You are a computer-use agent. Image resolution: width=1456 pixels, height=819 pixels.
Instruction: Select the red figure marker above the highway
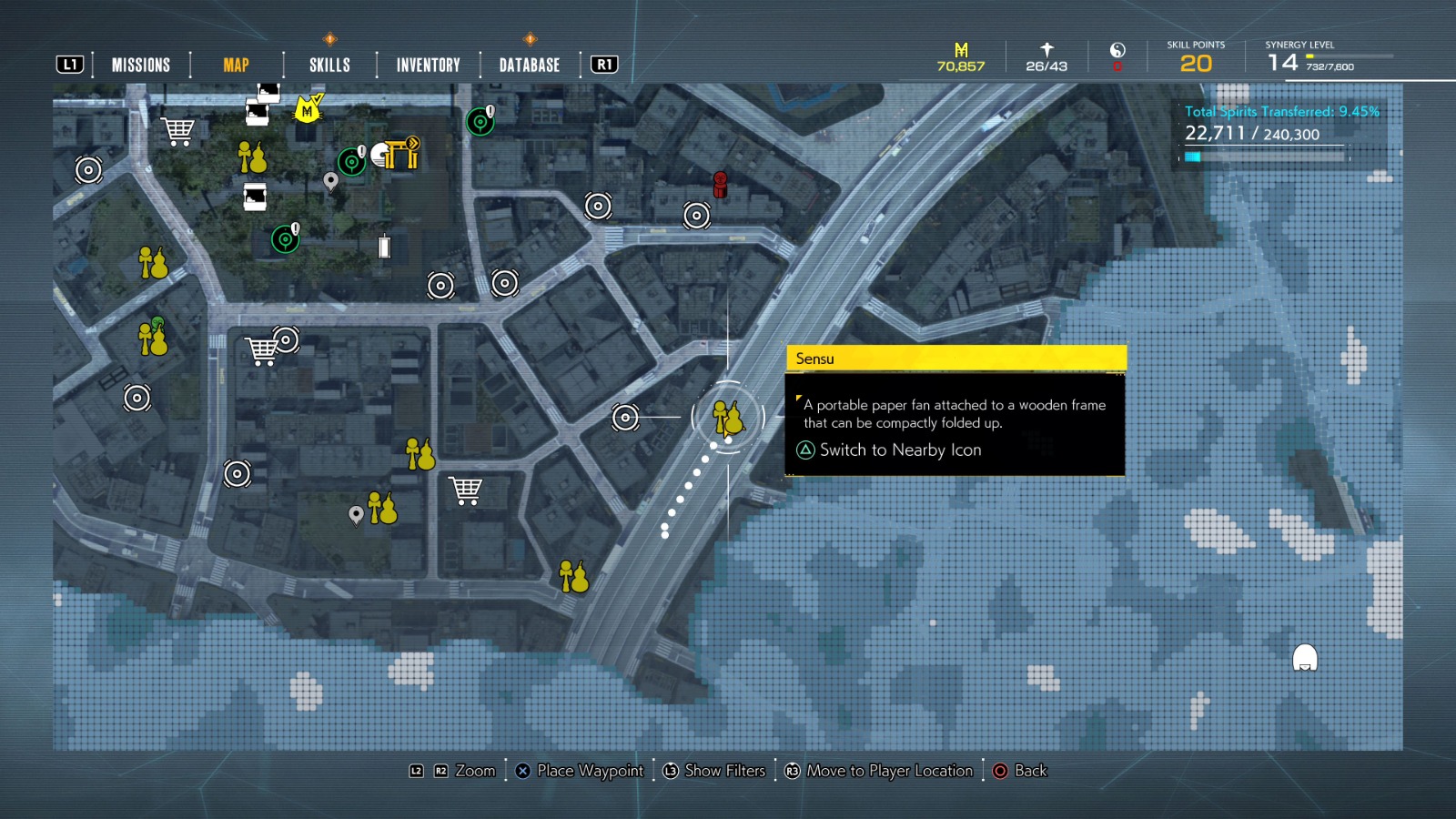click(722, 187)
